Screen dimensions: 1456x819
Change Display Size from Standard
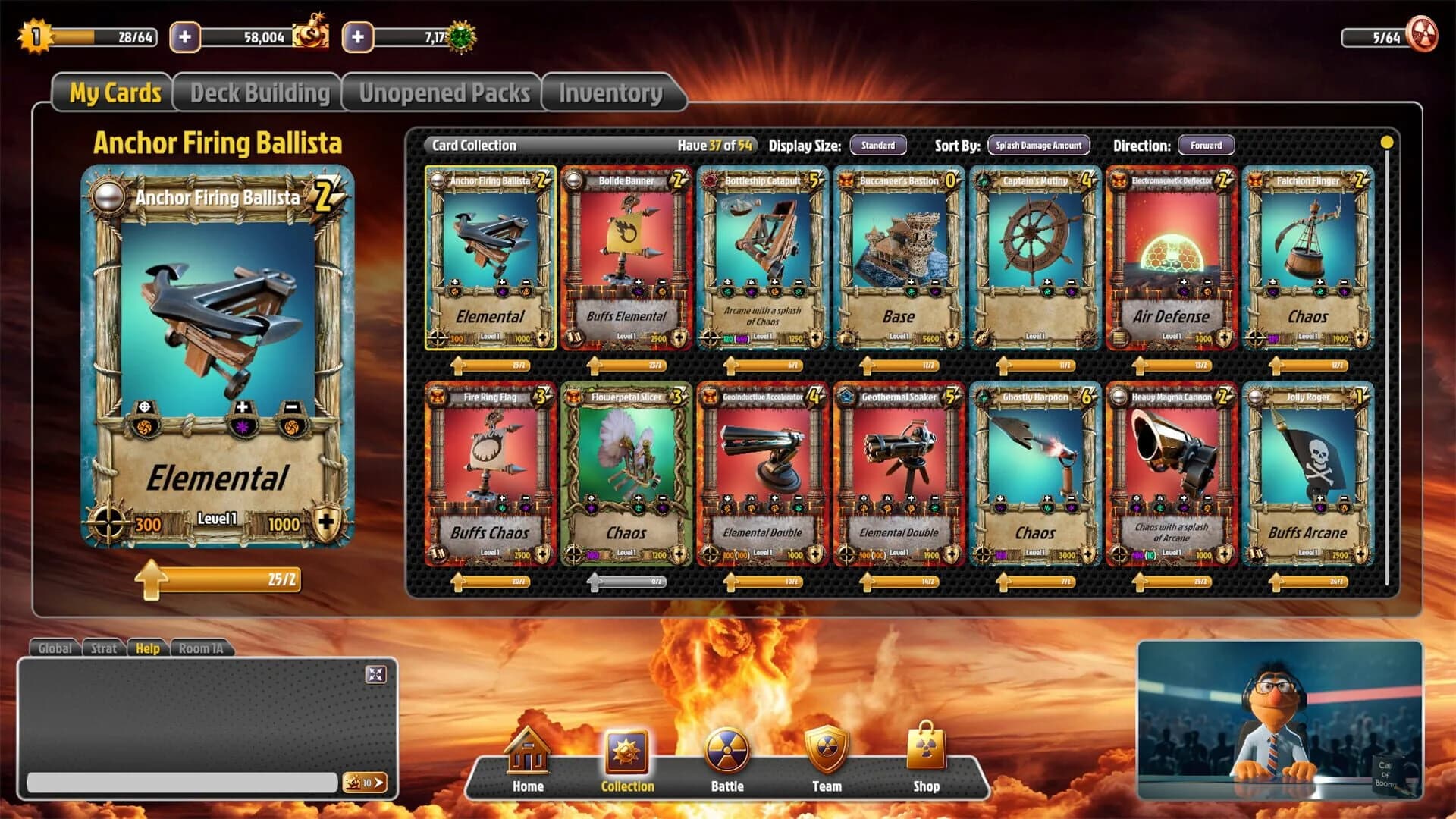[x=877, y=146]
